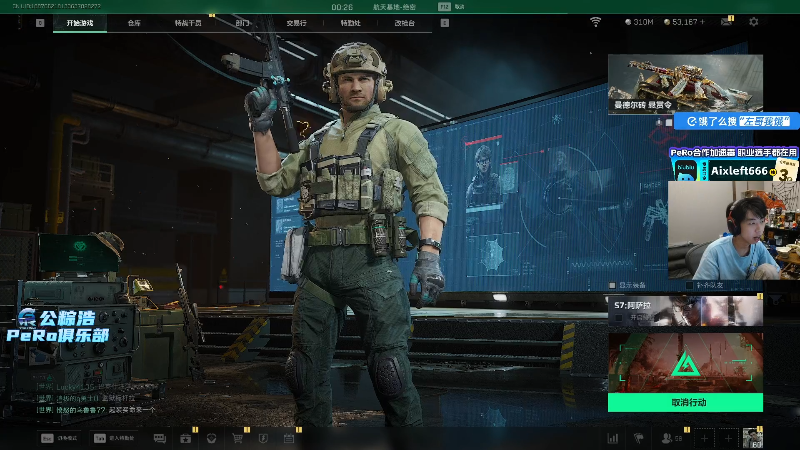Viewport: 800px width, 450px height.
Task: Open the bar chart stats icon
Action: (x=613, y=438)
